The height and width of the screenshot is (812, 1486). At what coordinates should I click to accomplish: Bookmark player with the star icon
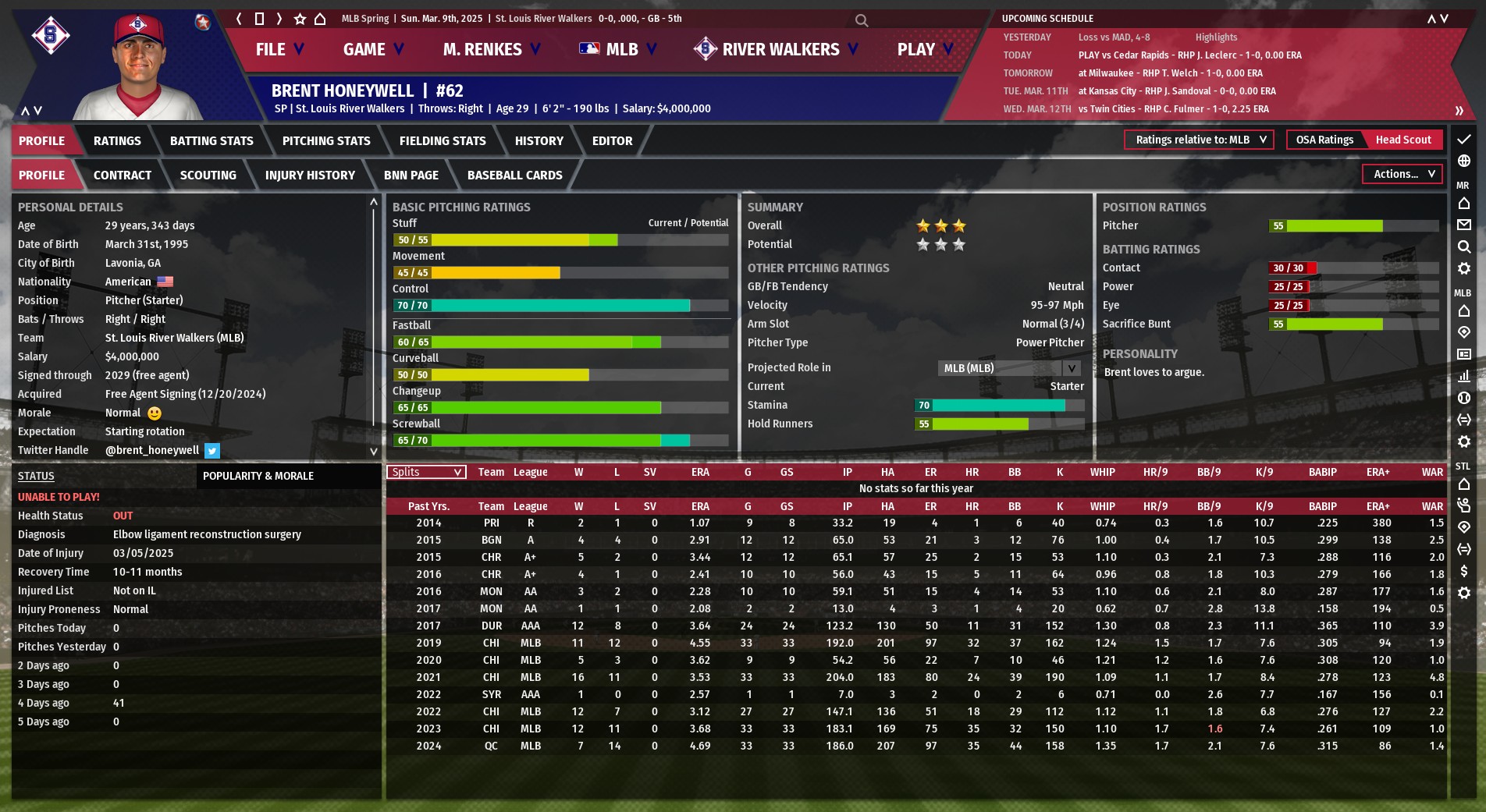tap(300, 19)
